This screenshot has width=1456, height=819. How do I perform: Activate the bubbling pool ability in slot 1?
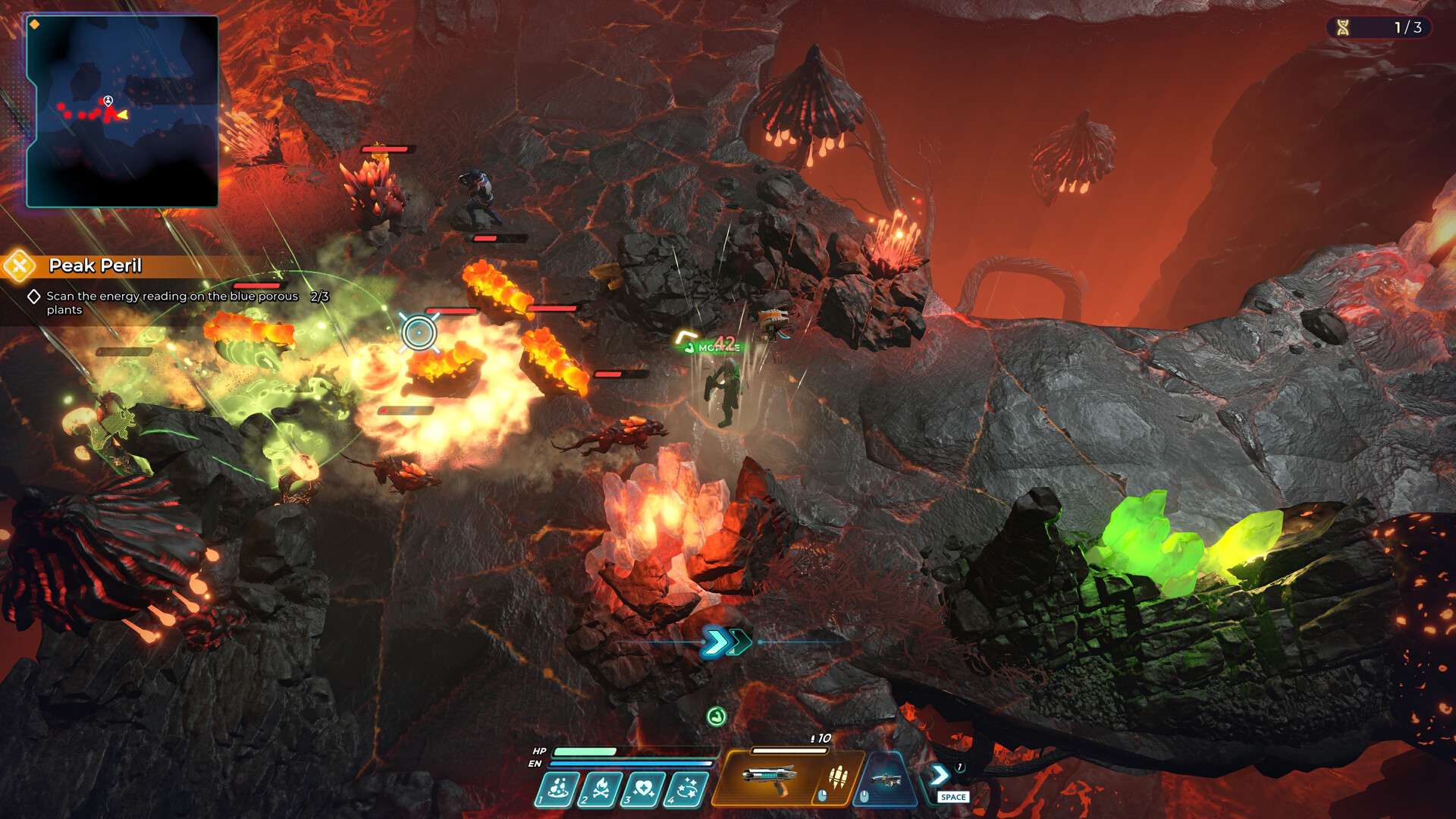pos(558,789)
